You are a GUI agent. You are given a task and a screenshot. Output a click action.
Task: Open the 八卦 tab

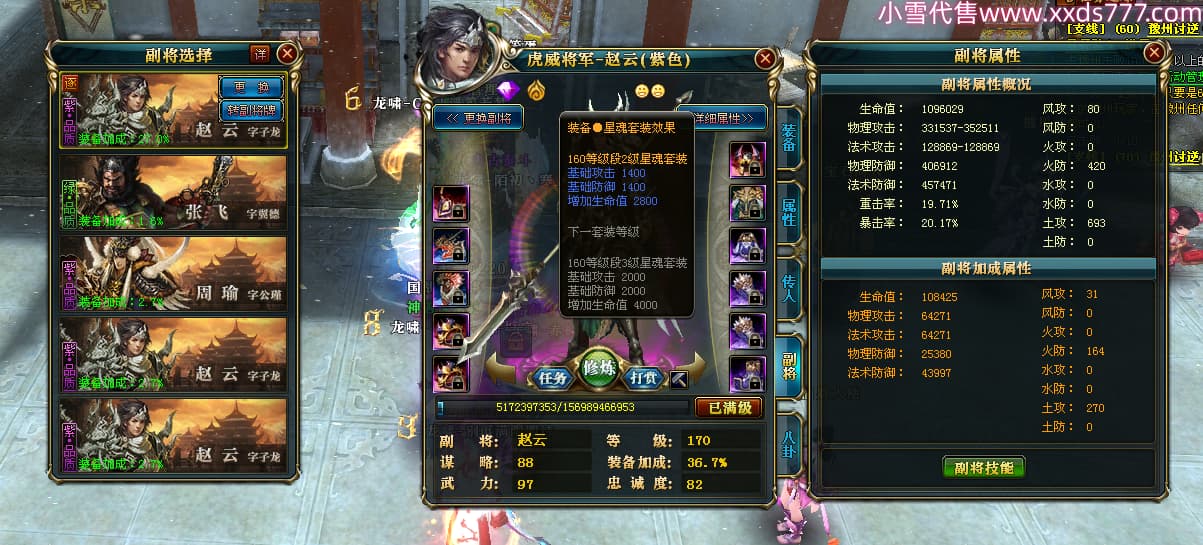click(x=789, y=440)
